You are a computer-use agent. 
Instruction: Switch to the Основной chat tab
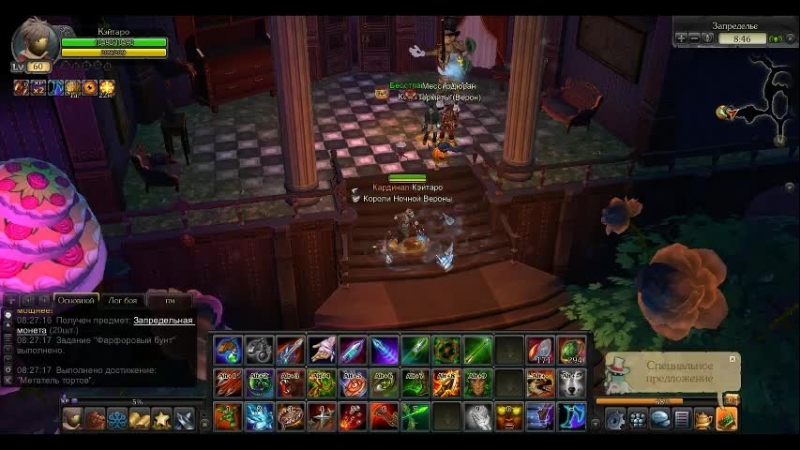pyautogui.click(x=75, y=299)
